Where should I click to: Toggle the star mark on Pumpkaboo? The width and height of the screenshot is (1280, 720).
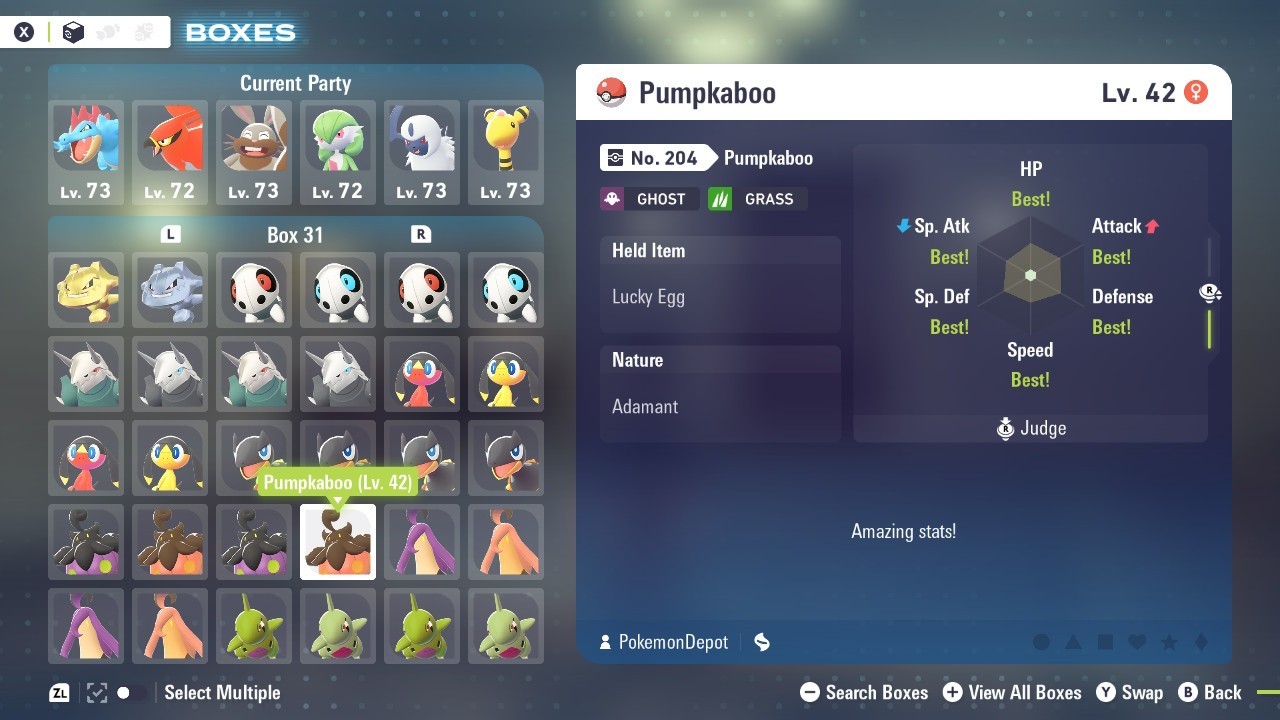click(x=1169, y=642)
